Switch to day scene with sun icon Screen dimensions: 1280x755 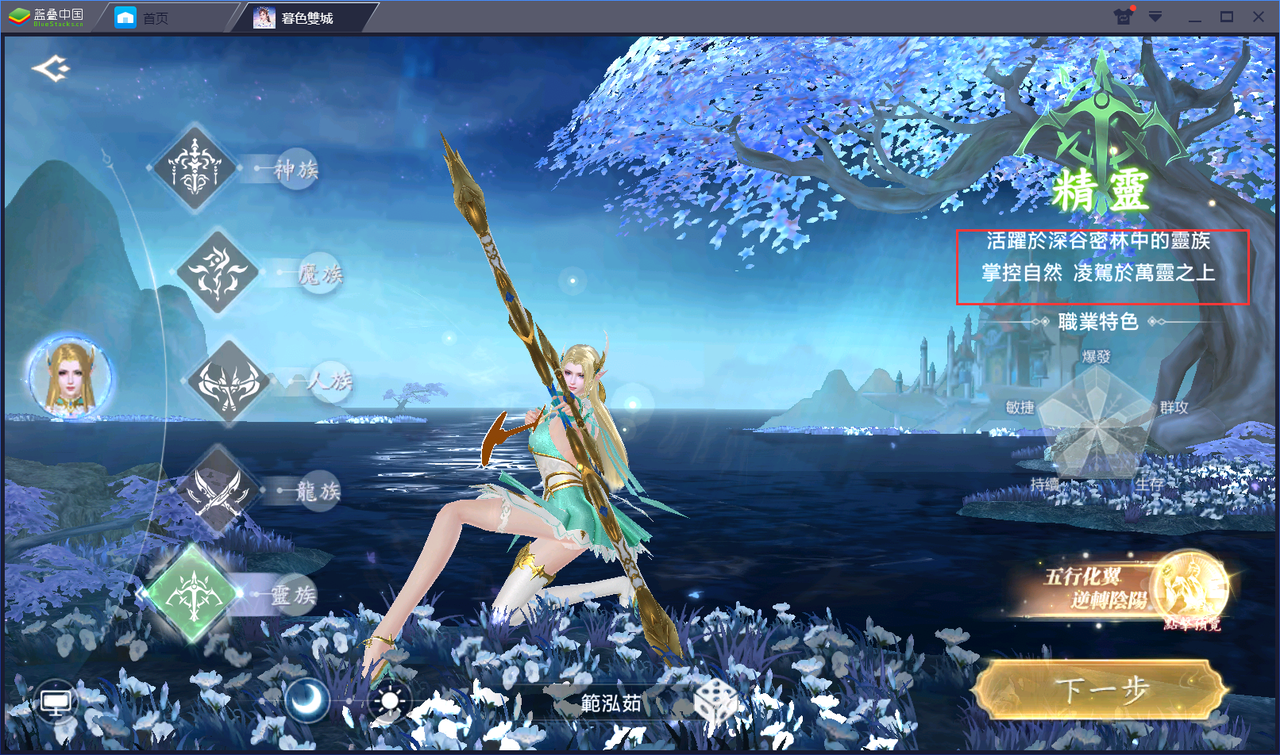(389, 701)
